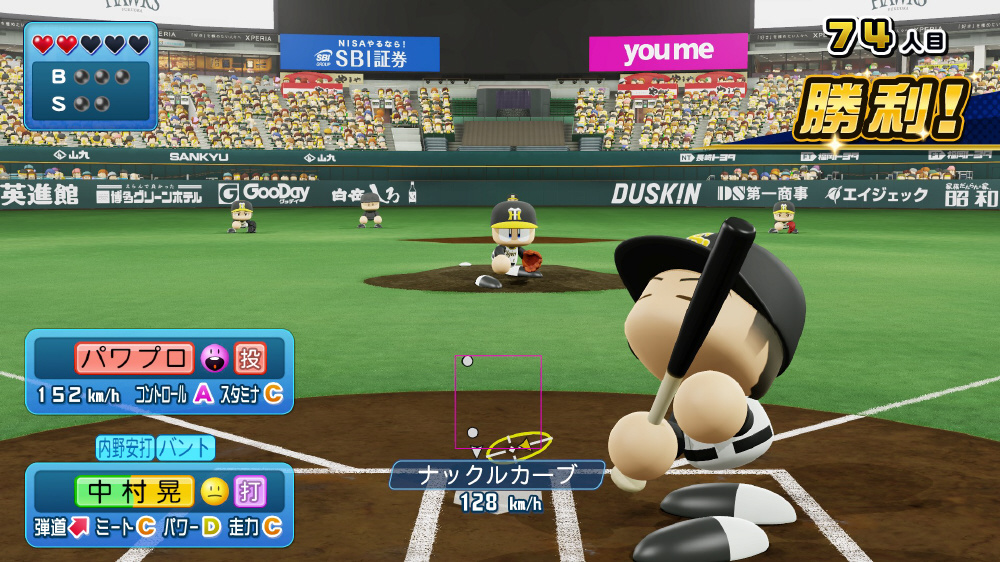1000x562 pixels.
Task: Click the yellow batting meet cursor
Action: pos(518,444)
